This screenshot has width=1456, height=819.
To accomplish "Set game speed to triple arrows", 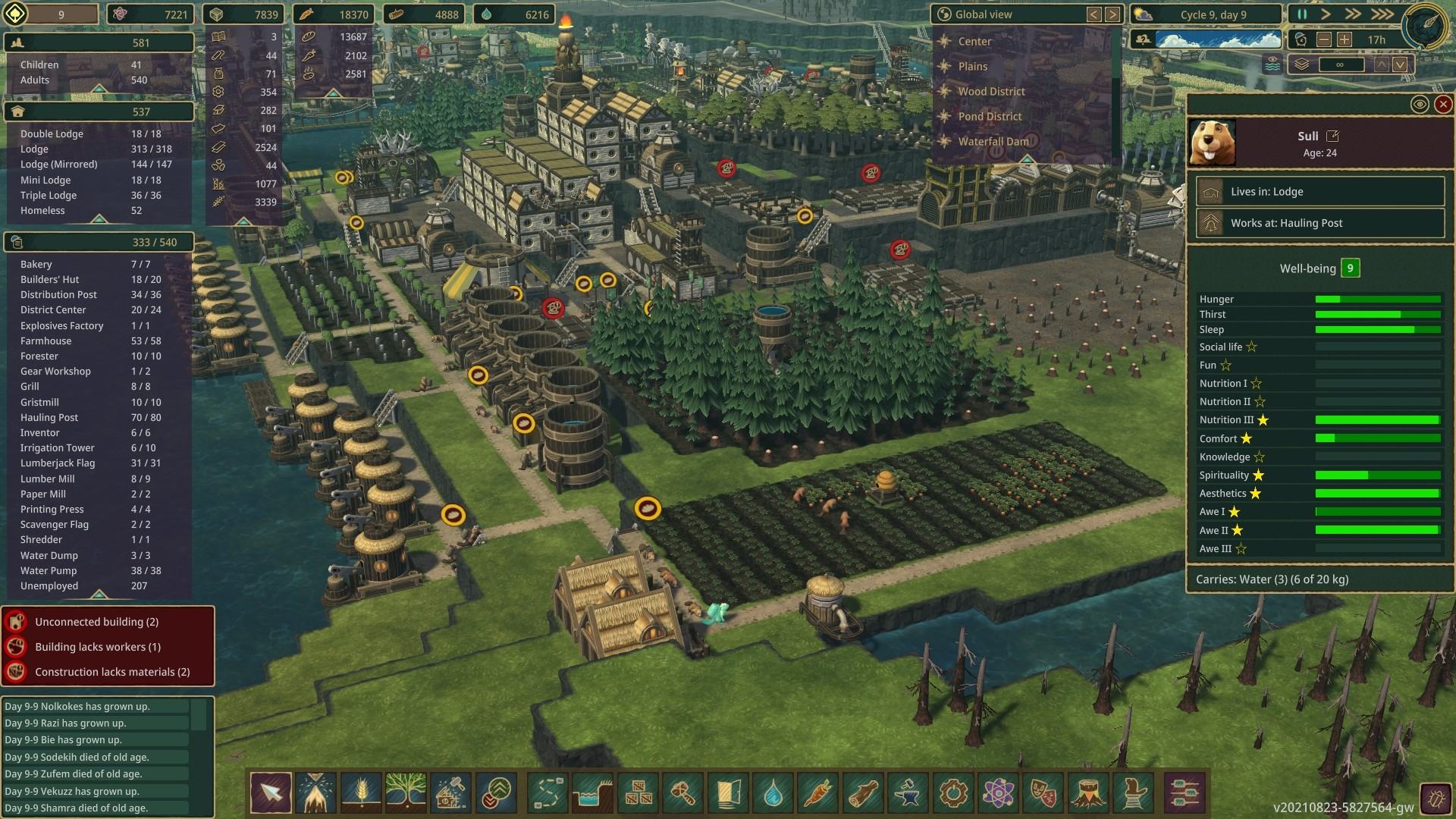I will click(1382, 14).
